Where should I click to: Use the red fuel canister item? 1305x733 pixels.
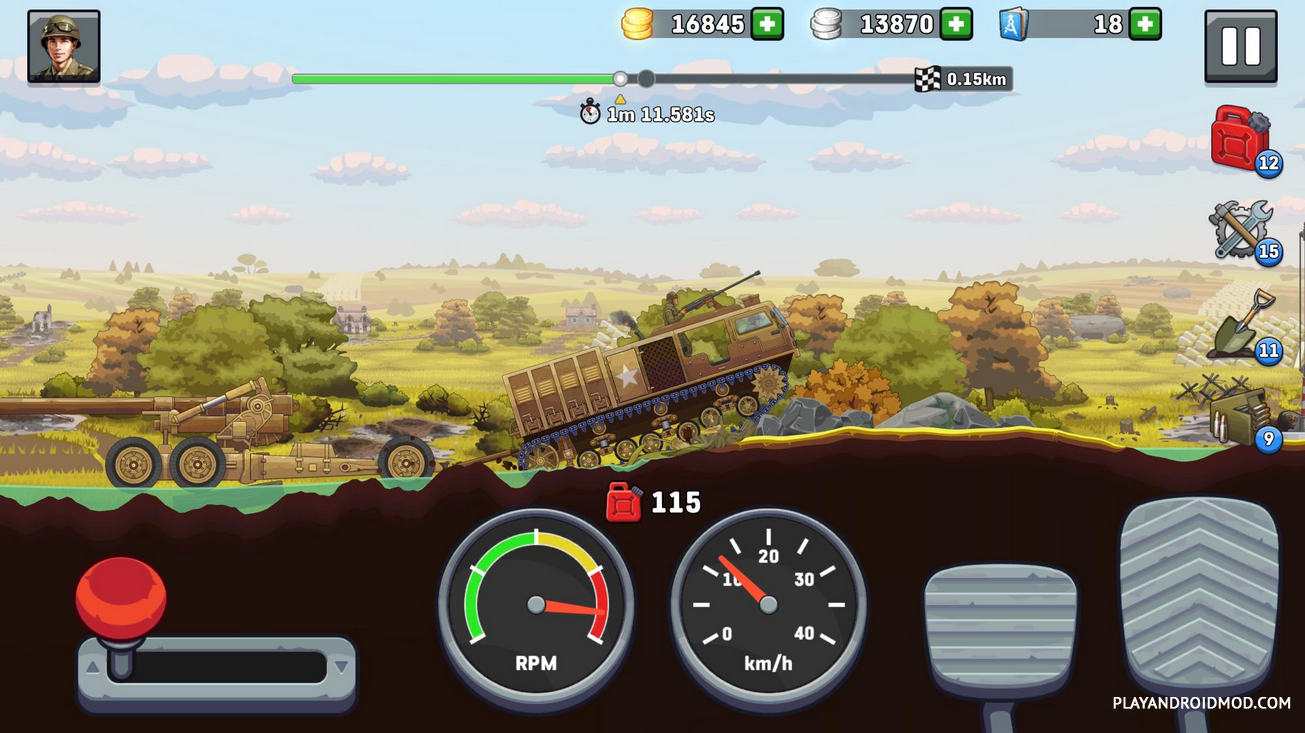(x=1240, y=138)
